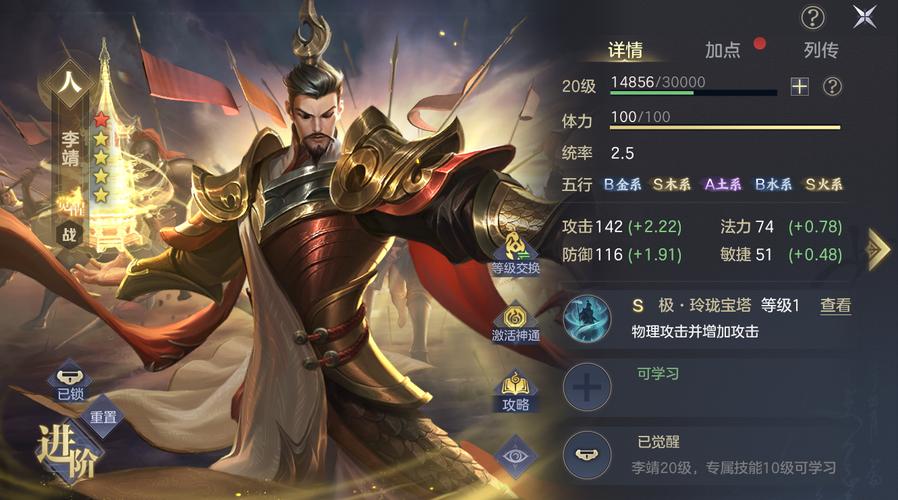Screen dimensions: 898x500
Task: Open the 攻略 guide
Action: coord(516,390)
